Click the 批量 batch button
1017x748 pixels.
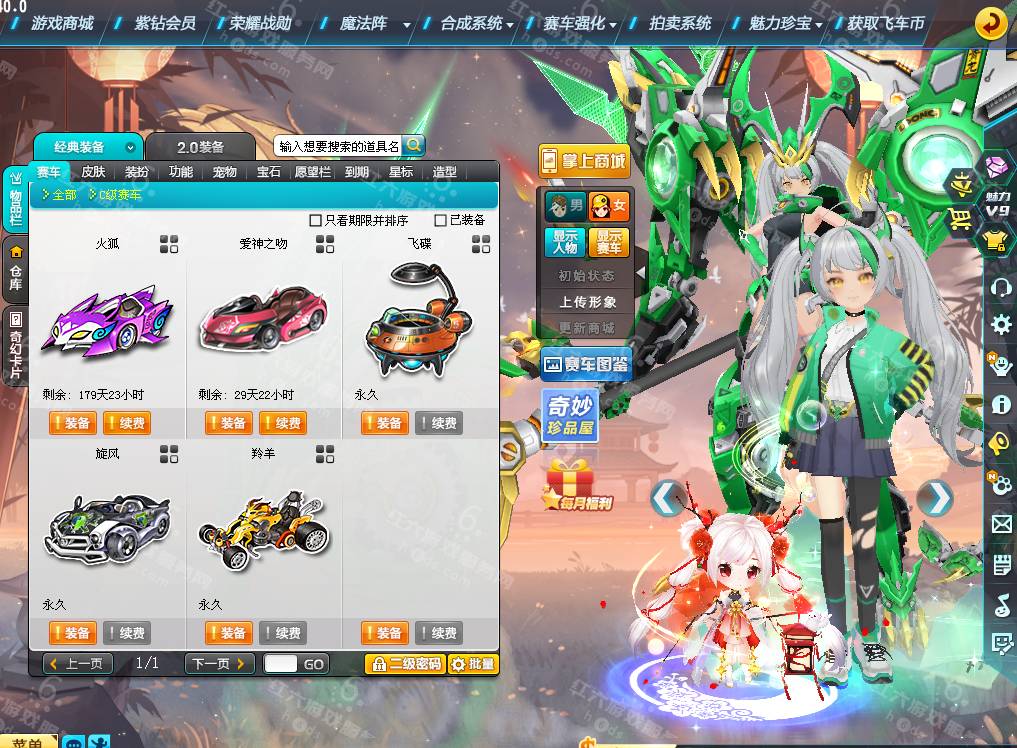pyautogui.click(x=473, y=663)
